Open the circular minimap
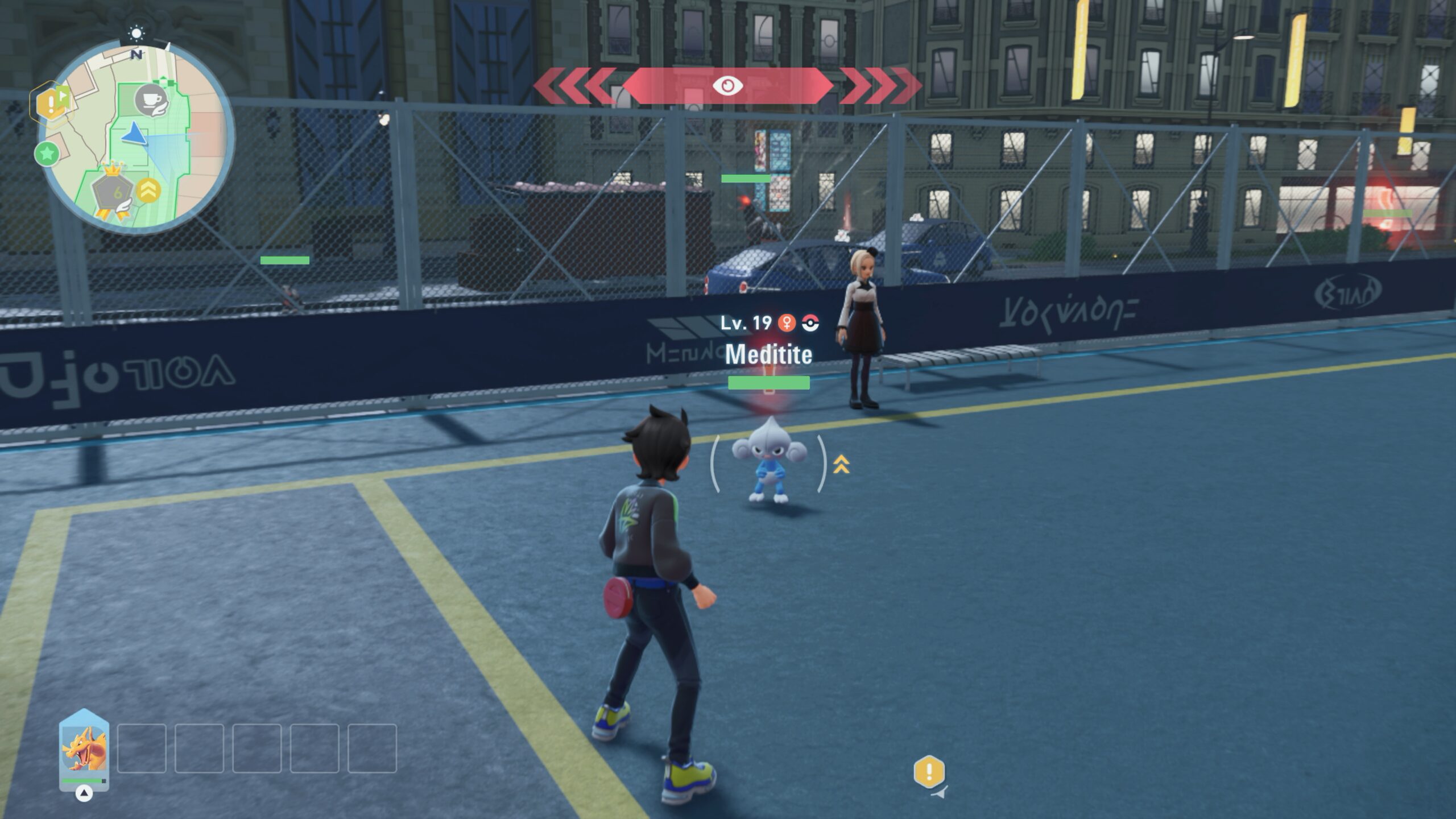The width and height of the screenshot is (1456, 819). coord(136,138)
